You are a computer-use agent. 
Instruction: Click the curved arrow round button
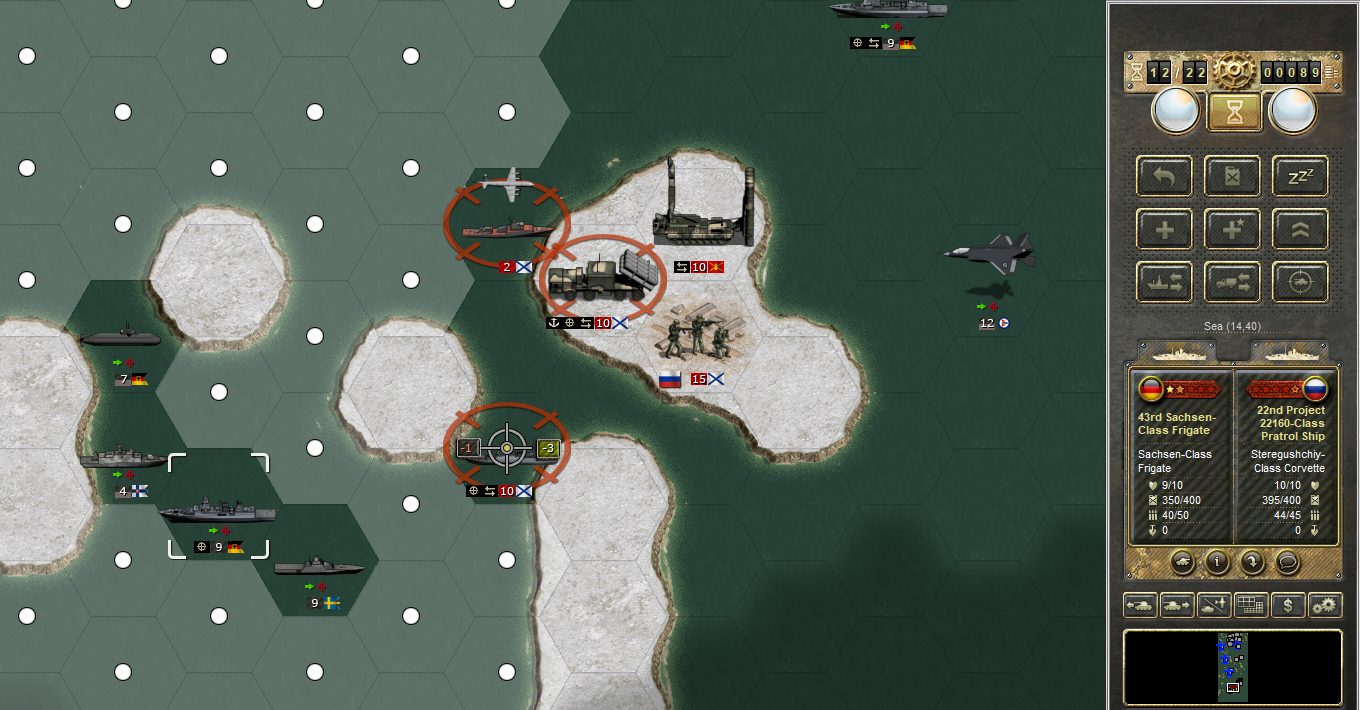tap(1251, 561)
